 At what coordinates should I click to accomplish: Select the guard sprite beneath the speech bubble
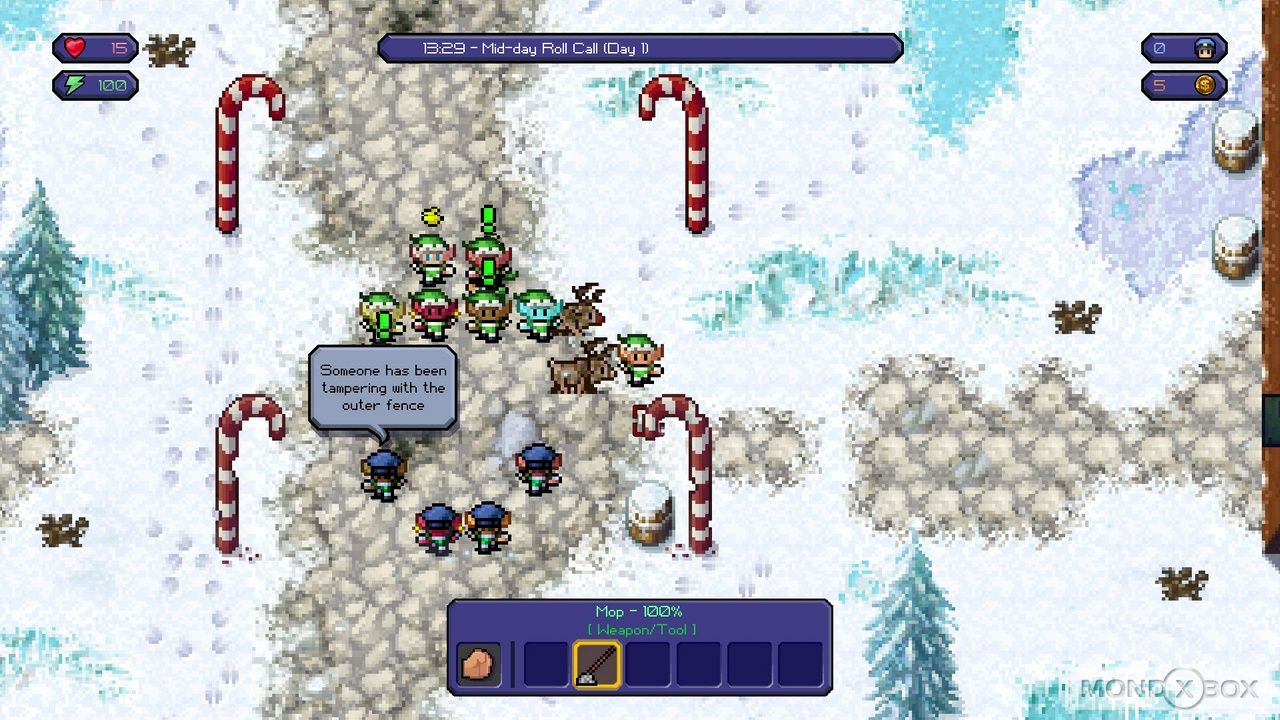point(383,473)
